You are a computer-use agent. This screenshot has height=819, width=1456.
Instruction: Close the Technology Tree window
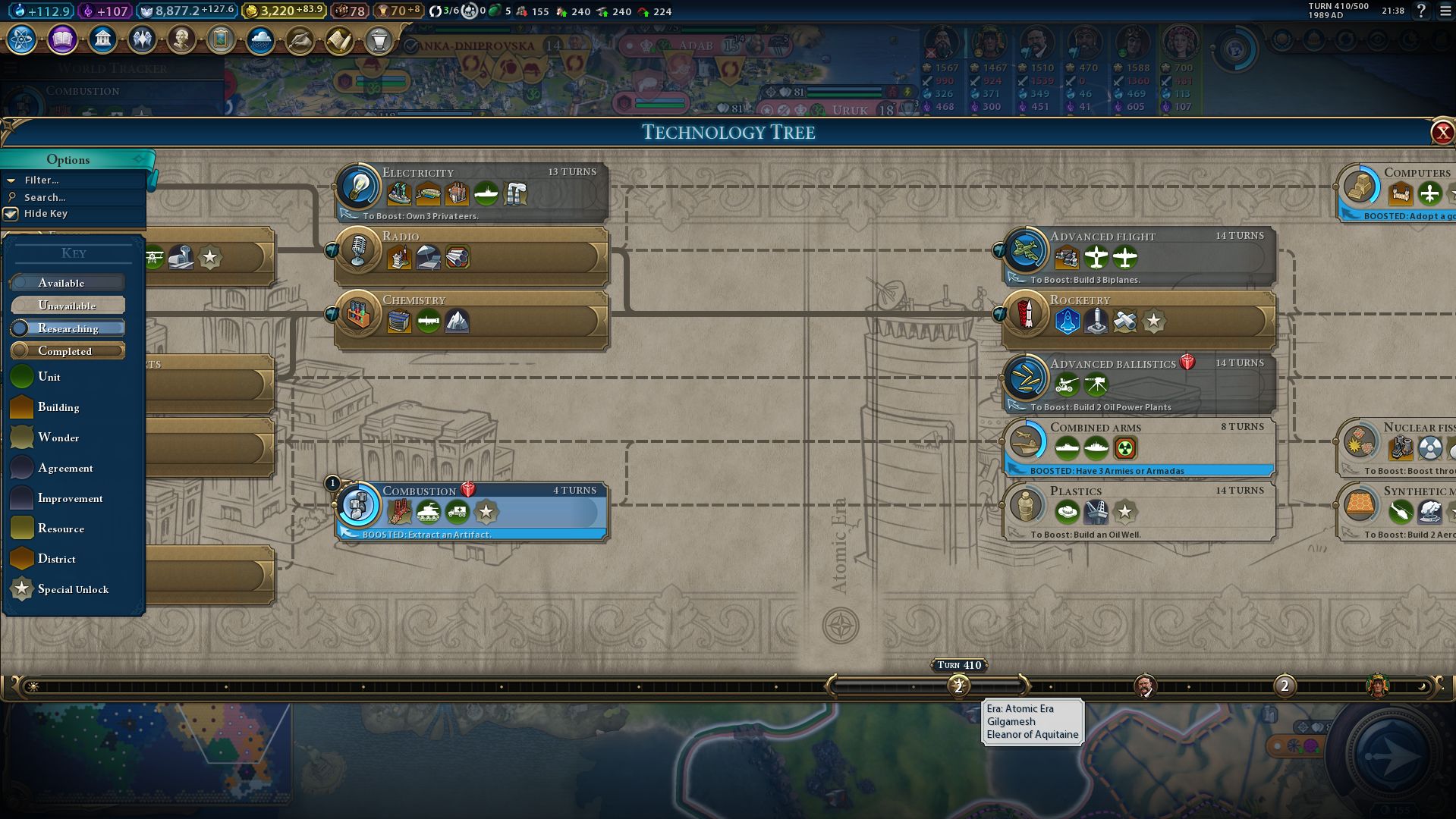pyautogui.click(x=1442, y=133)
